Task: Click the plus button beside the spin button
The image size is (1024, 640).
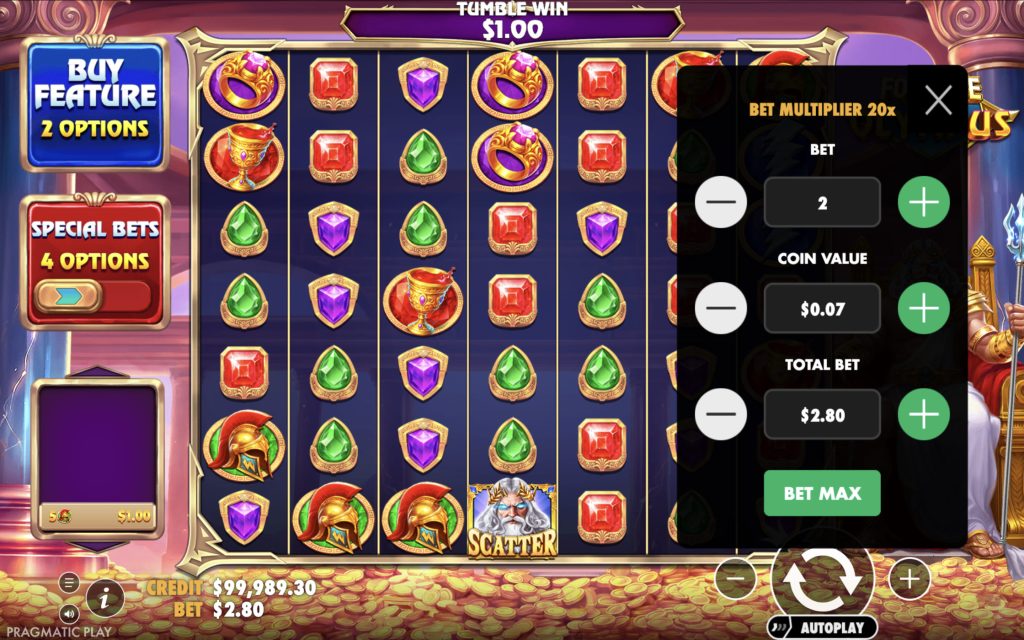Action: point(909,578)
